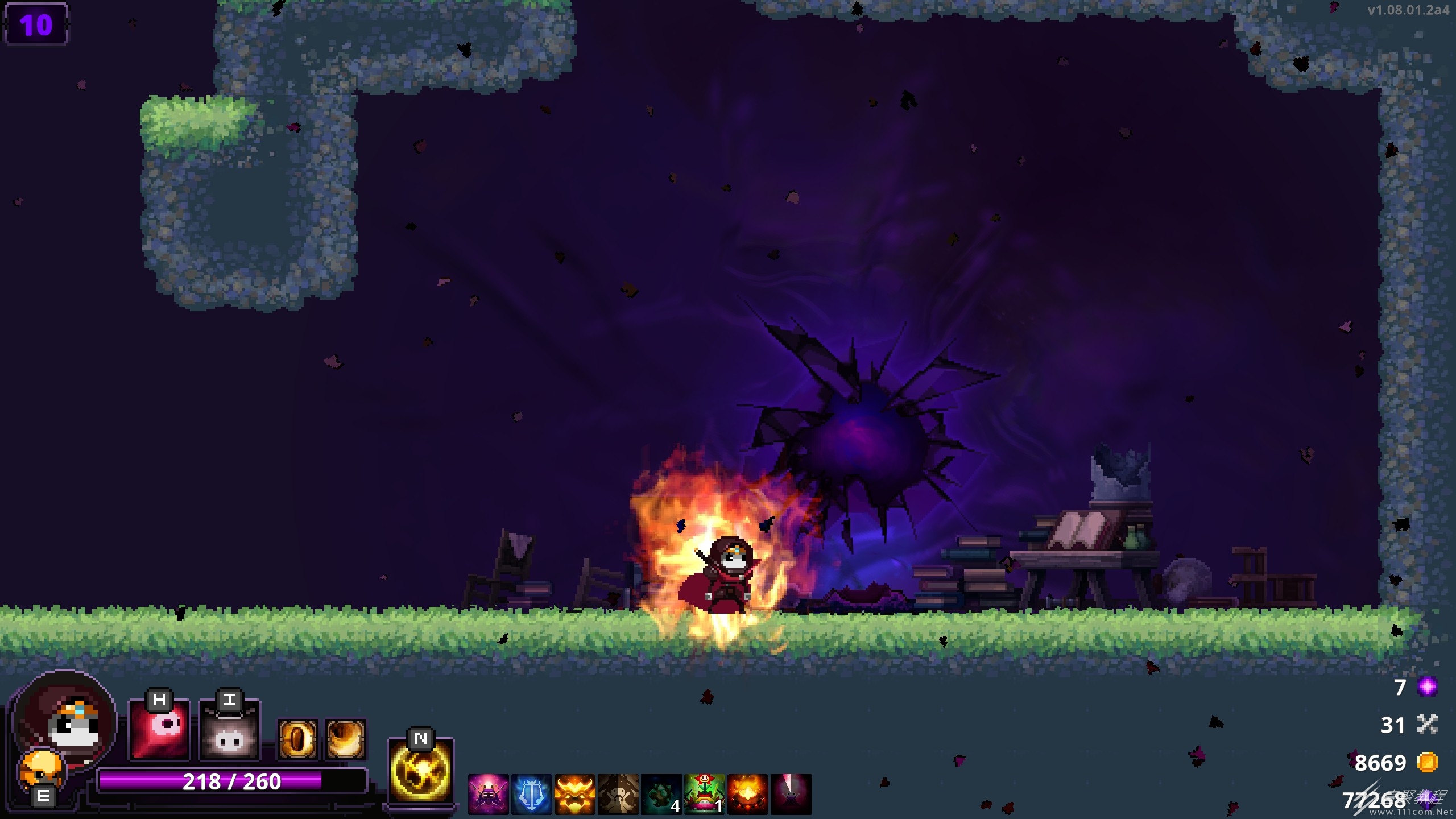Viewport: 1456px width, 819px height.
Task: Select the purple masked ninja item
Action: (489, 794)
